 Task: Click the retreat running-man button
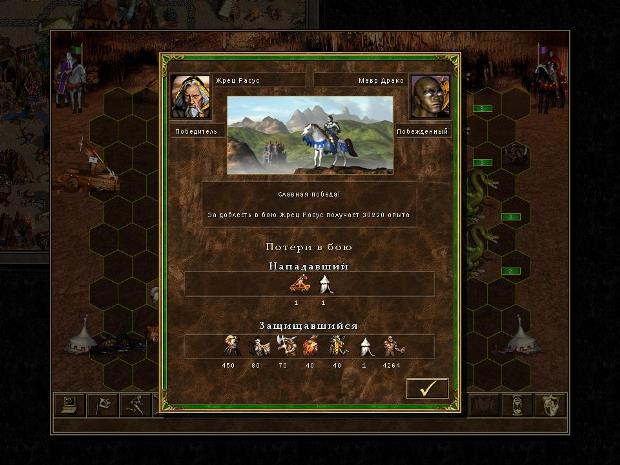[x=134, y=406]
